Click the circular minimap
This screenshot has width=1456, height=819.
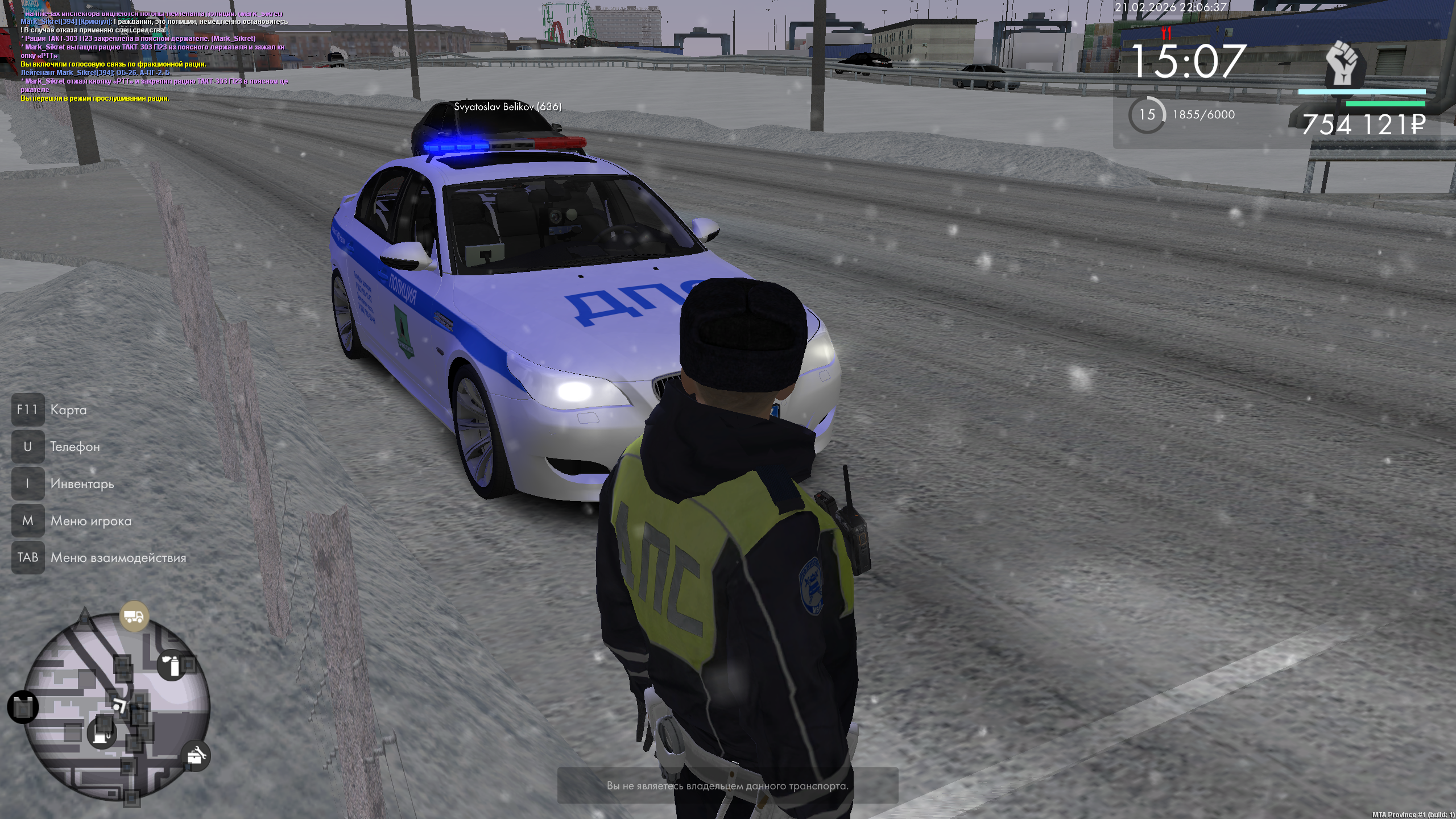tap(117, 708)
